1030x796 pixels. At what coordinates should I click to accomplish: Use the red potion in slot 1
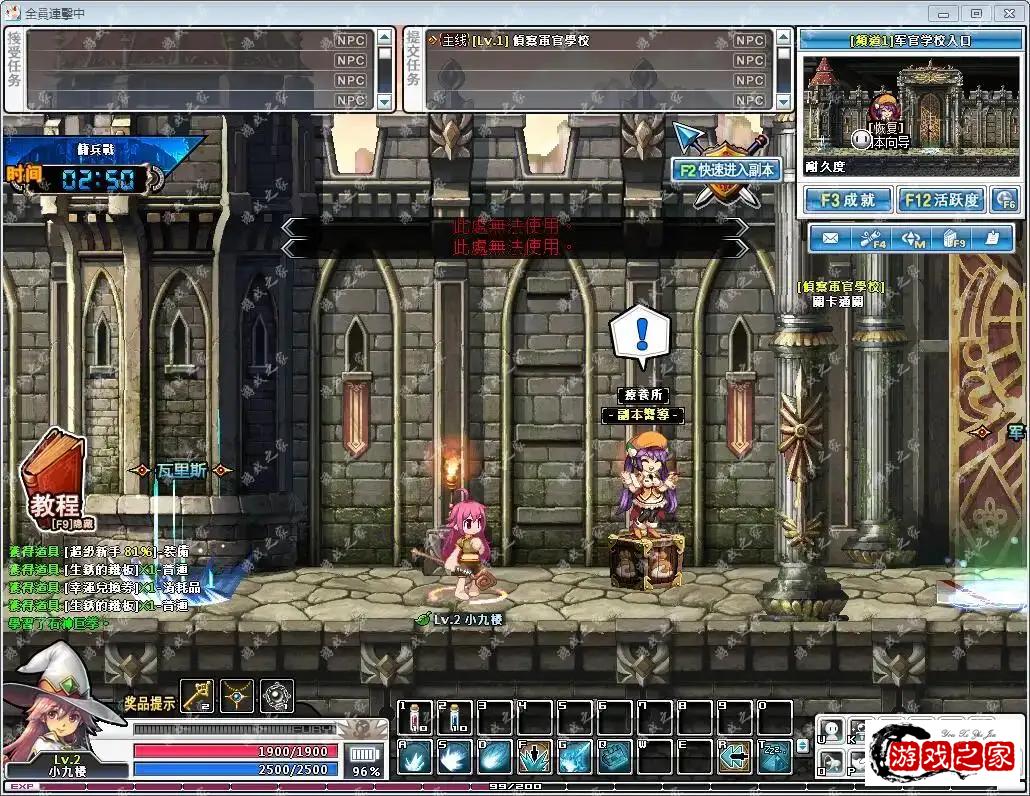pos(415,718)
